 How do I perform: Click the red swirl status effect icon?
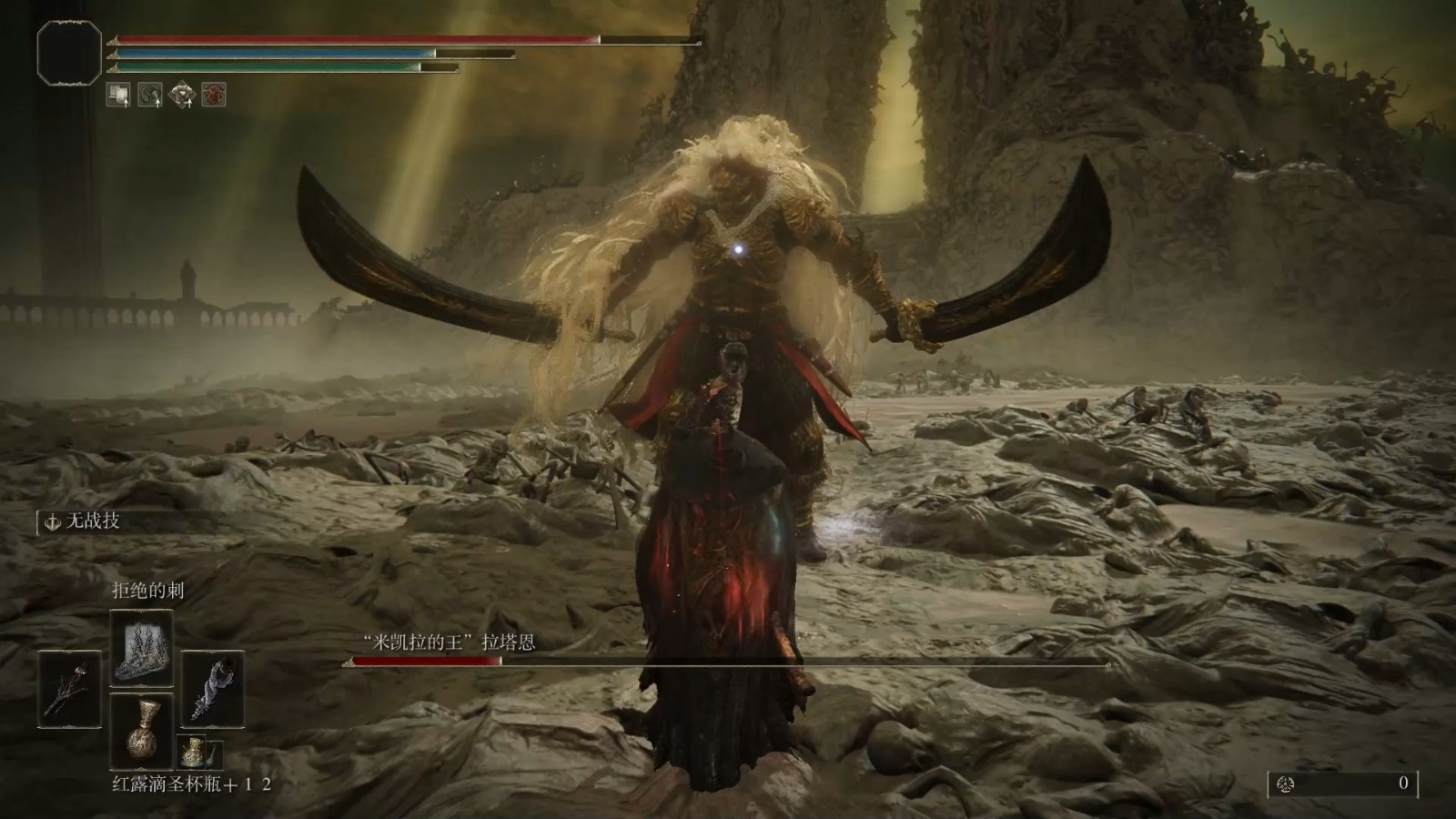pyautogui.click(x=215, y=94)
